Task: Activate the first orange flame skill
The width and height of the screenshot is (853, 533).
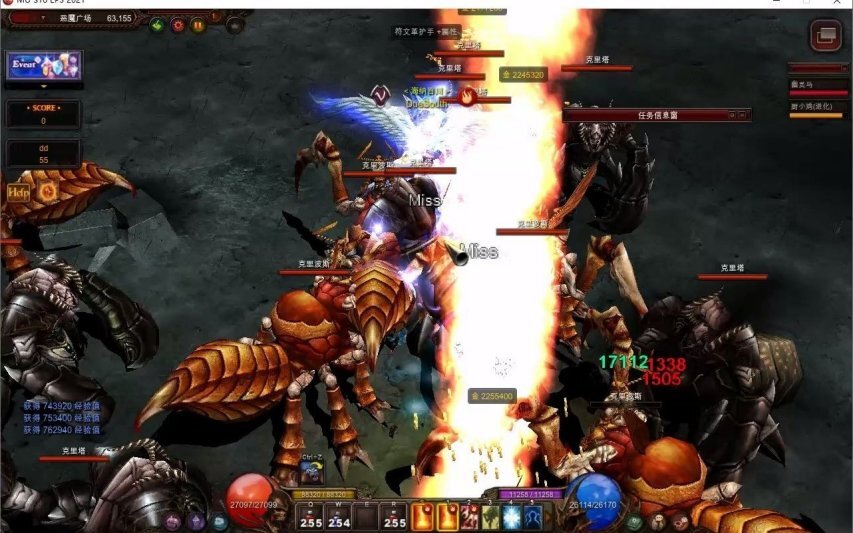Action: 423,517
